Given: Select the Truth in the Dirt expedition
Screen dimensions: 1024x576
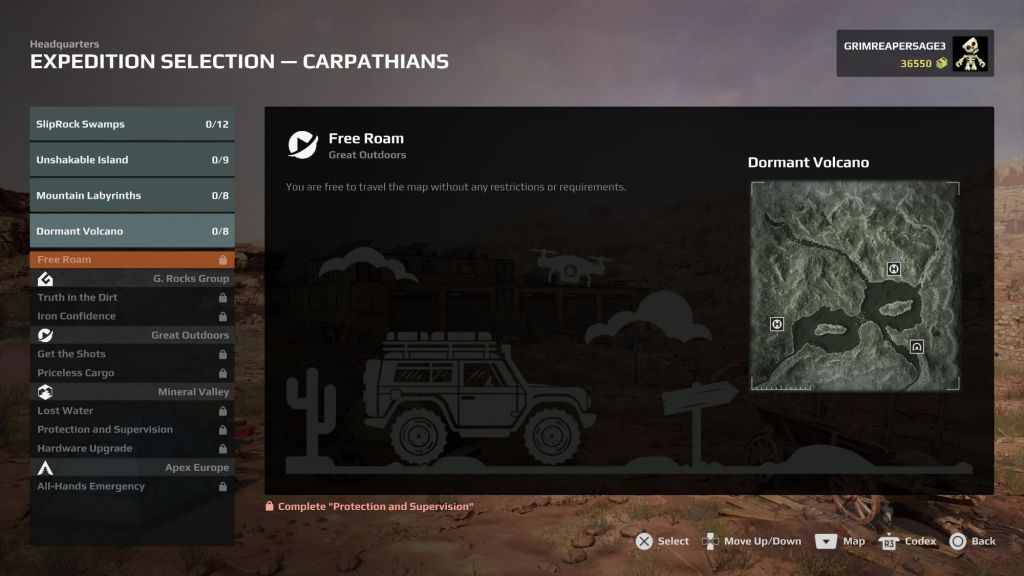Looking at the screenshot, I should point(131,297).
